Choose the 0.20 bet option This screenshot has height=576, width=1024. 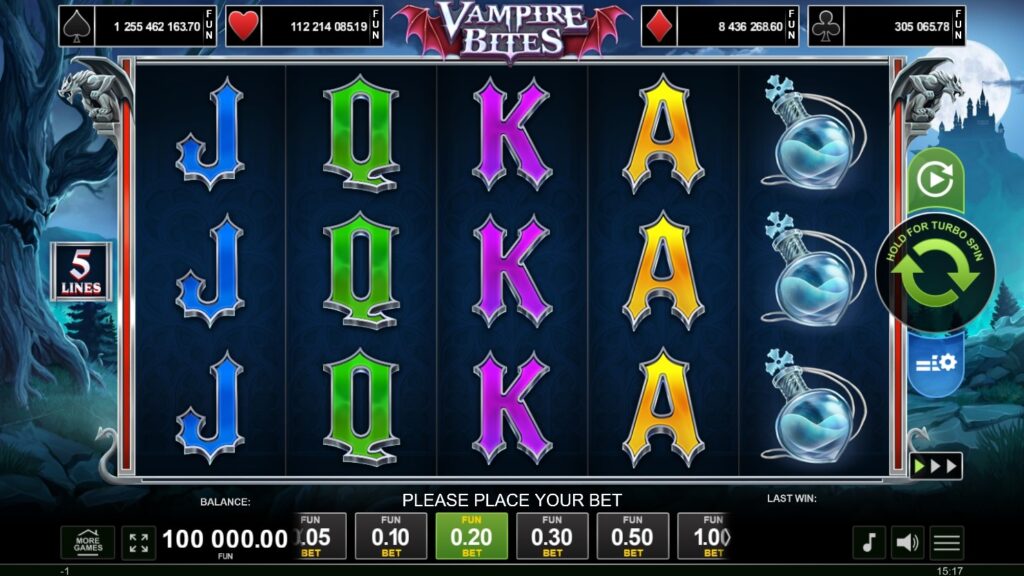pyautogui.click(x=471, y=537)
